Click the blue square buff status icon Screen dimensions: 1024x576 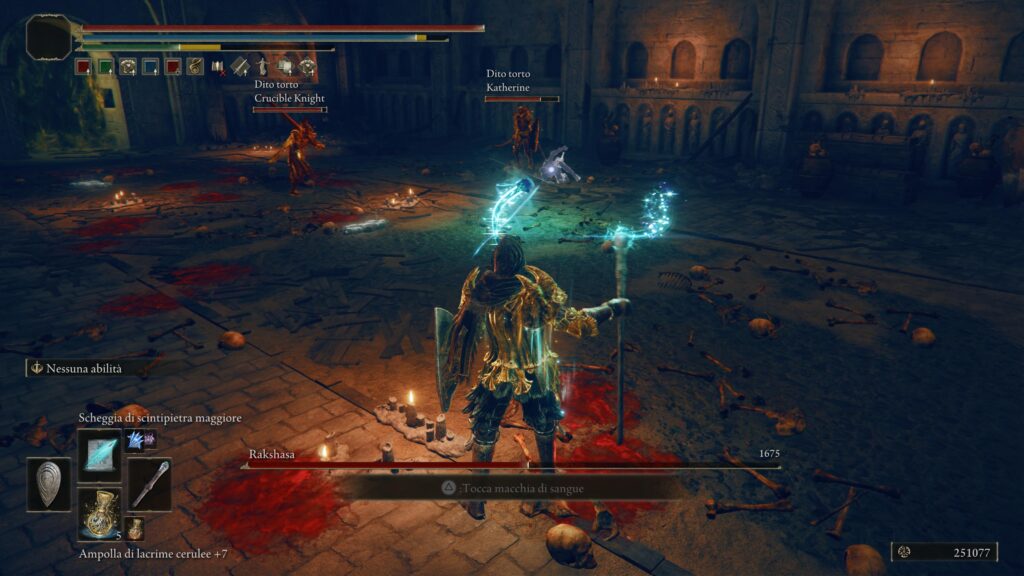150,67
